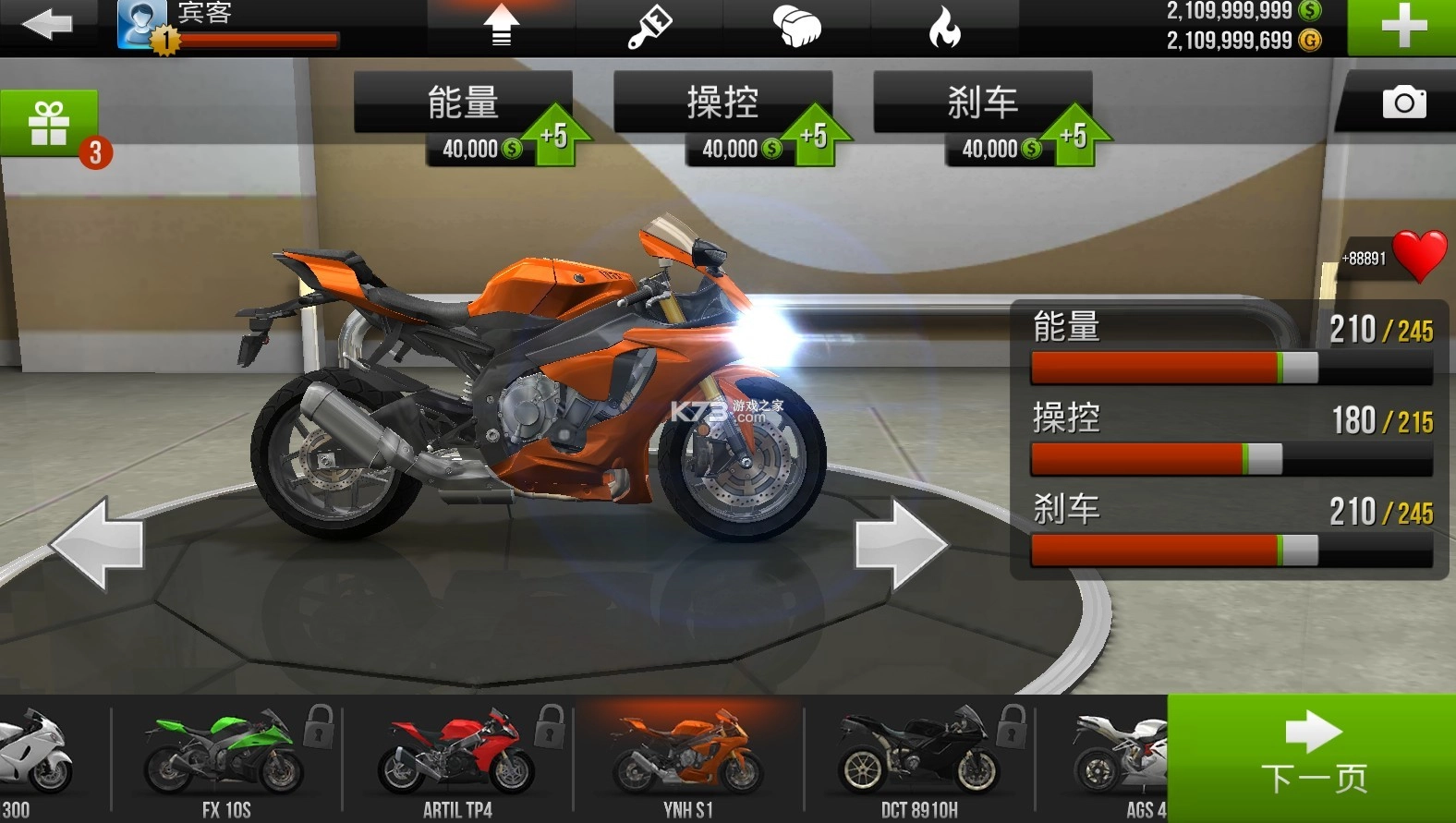Select the paint customization icon
The image size is (1456, 823).
[x=649, y=25]
